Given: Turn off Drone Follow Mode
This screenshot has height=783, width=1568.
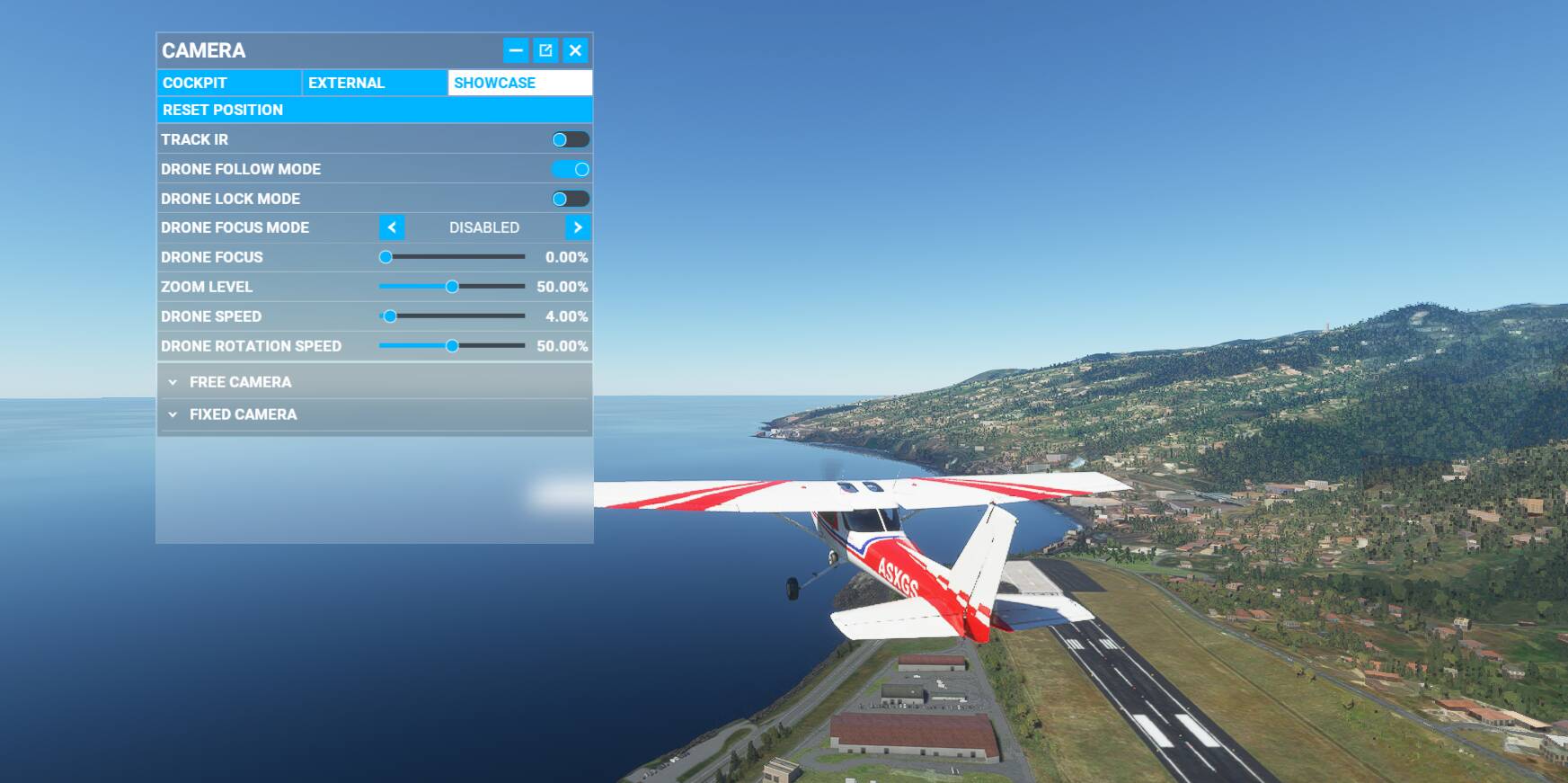Looking at the screenshot, I should 571,169.
